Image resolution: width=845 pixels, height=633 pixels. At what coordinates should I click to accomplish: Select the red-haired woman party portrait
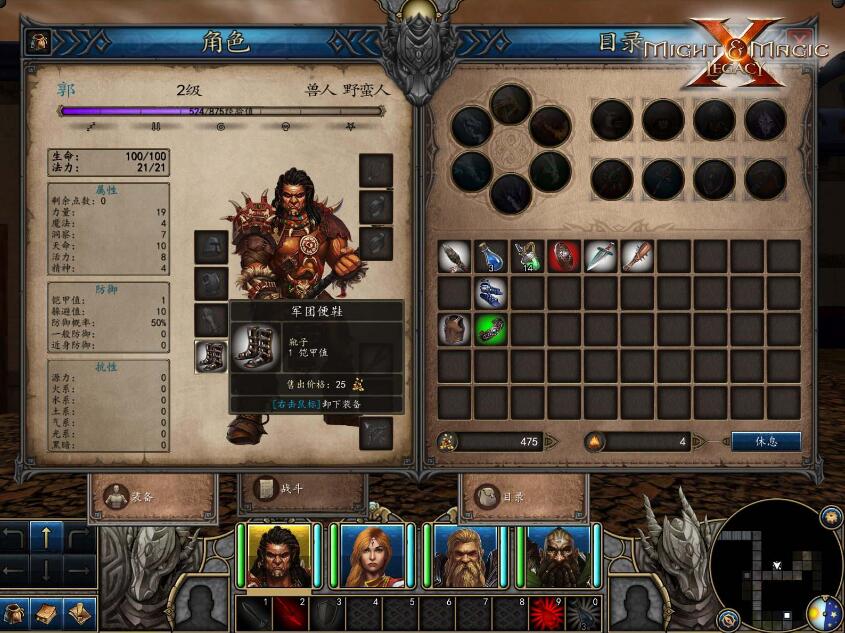373,555
